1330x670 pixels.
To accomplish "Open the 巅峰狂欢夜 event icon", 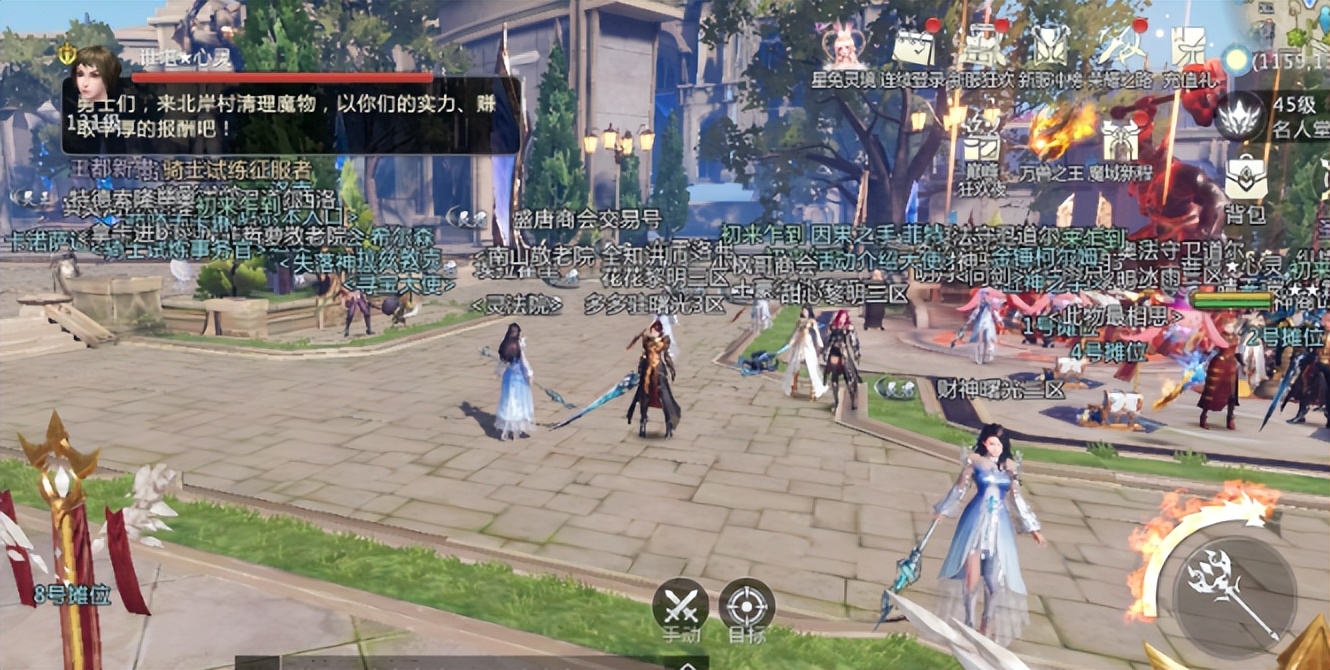I will [x=981, y=148].
